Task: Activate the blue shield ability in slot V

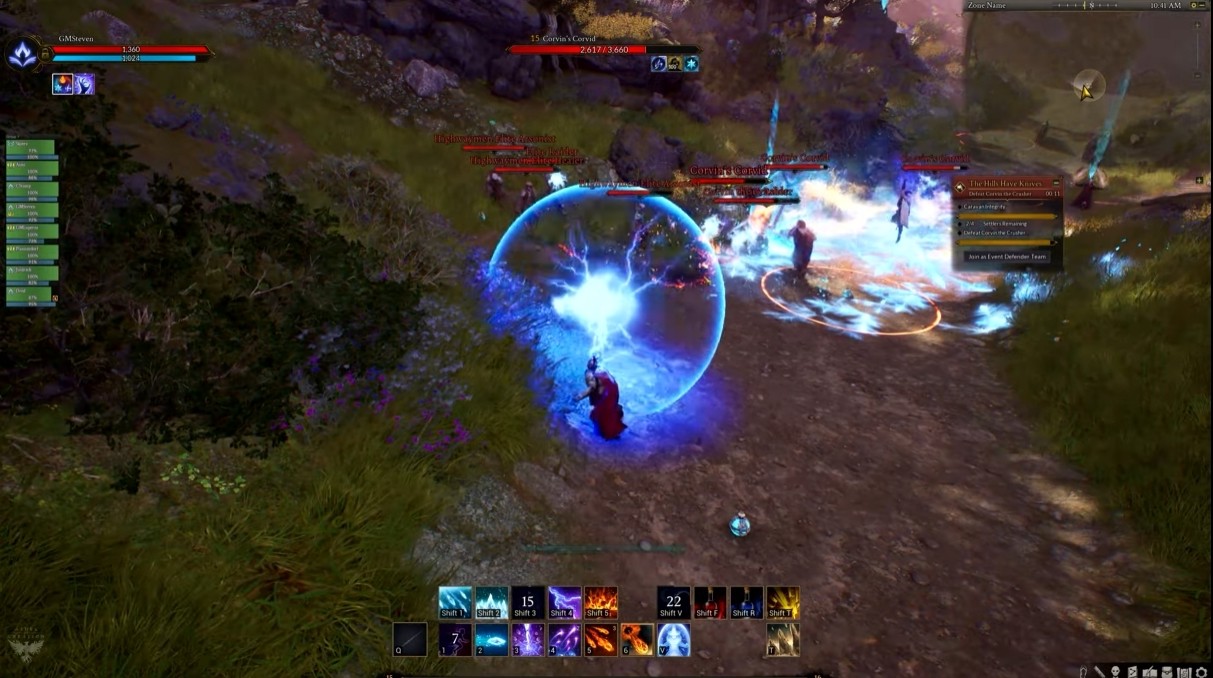Action: [x=674, y=639]
